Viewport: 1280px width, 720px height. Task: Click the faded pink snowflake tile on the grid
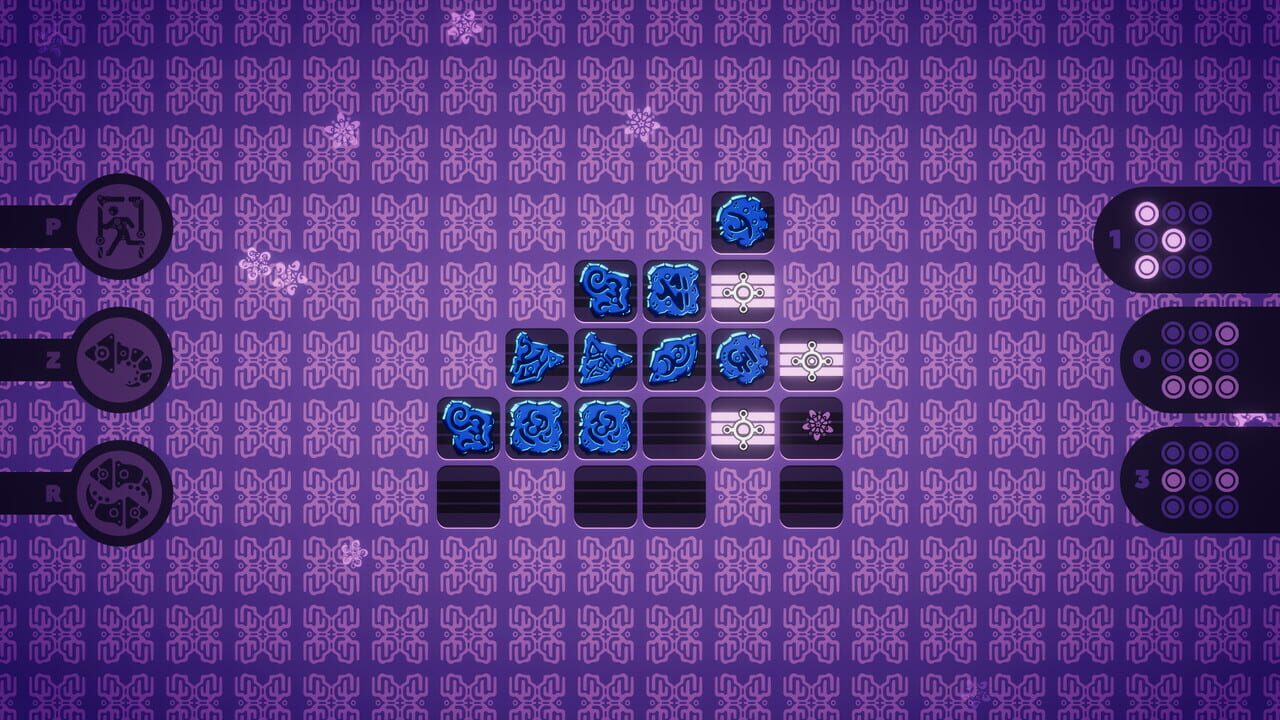point(811,428)
